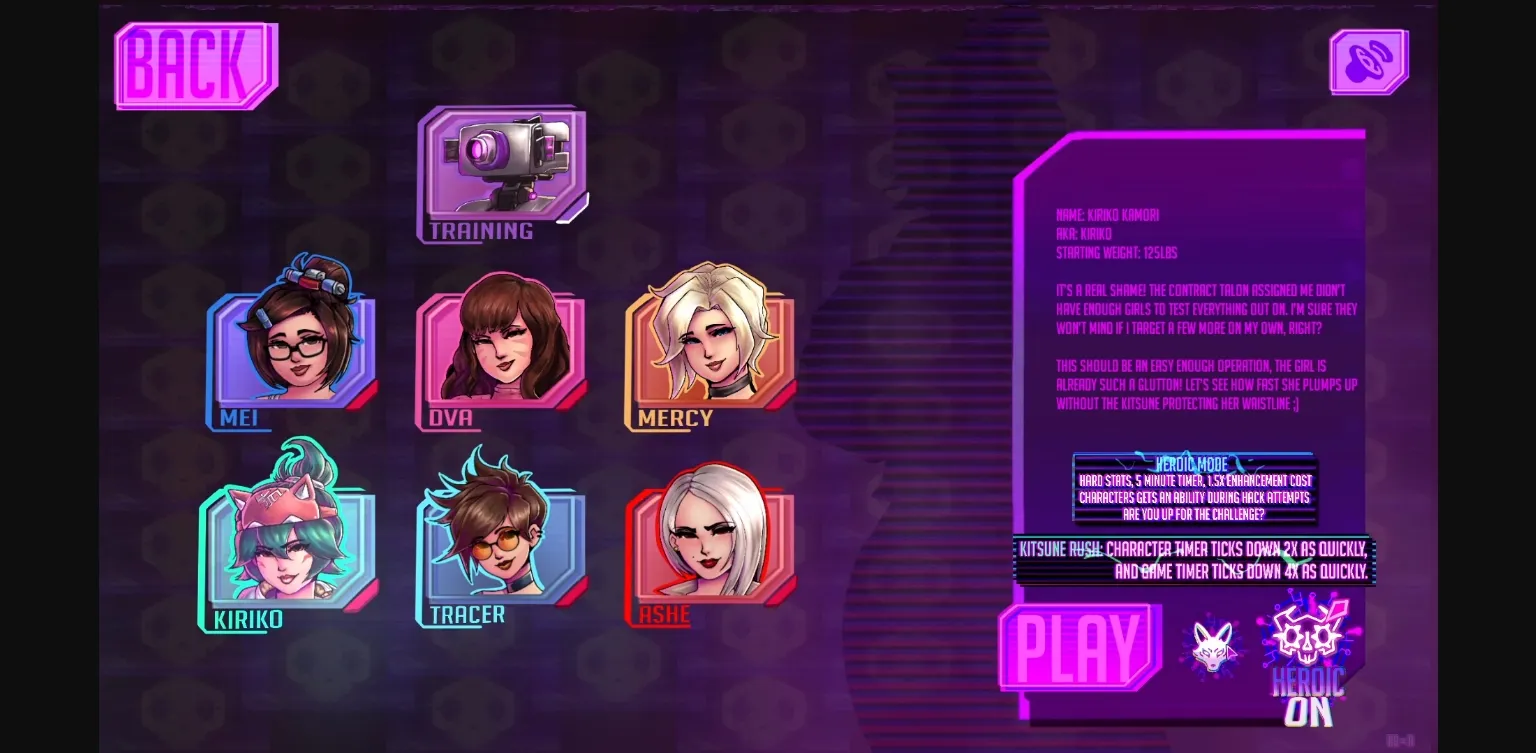Click the MEI name label
Viewport: 1536px width, 753px height.
(238, 419)
